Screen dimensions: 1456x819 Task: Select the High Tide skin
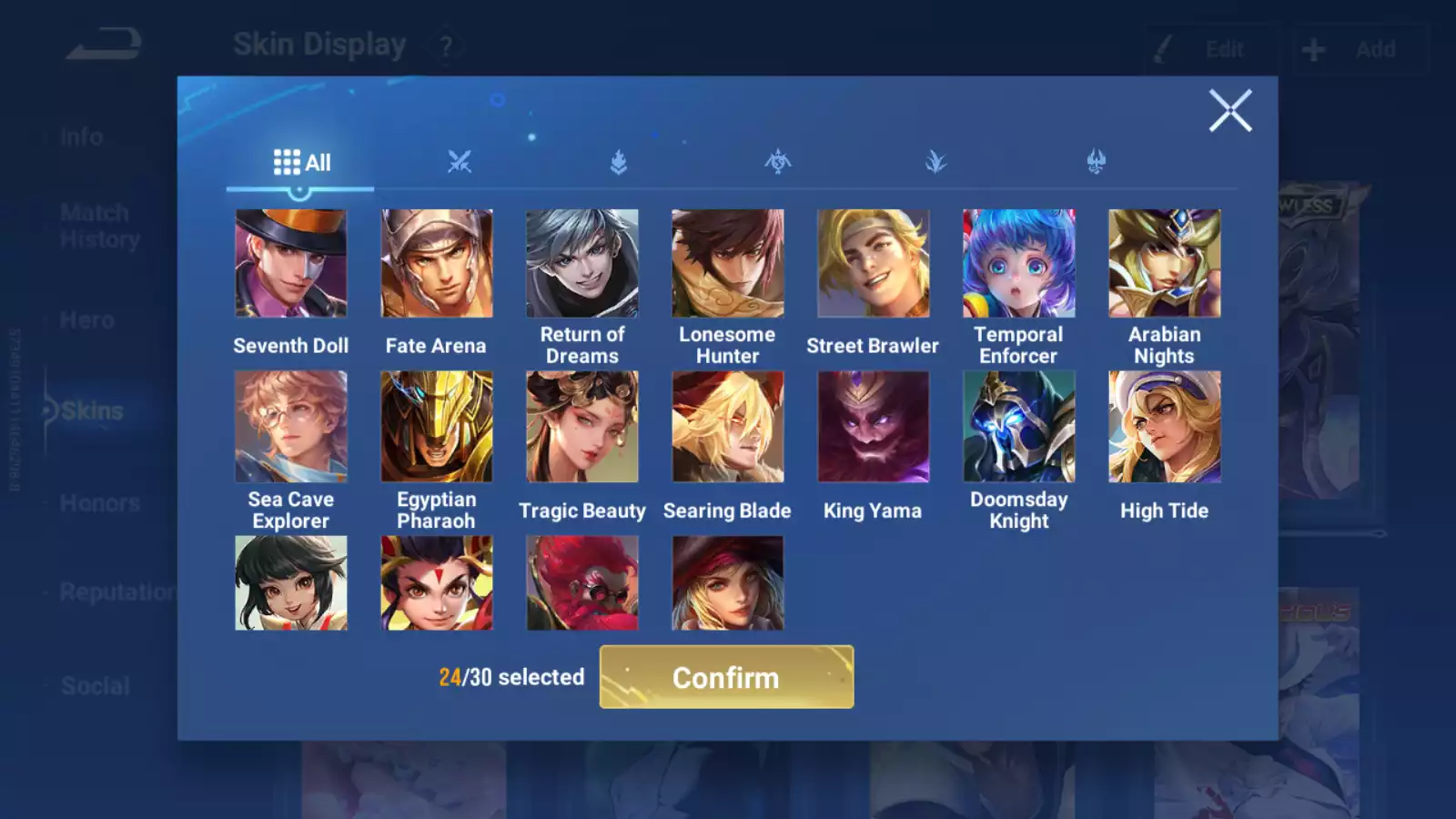(x=1164, y=426)
